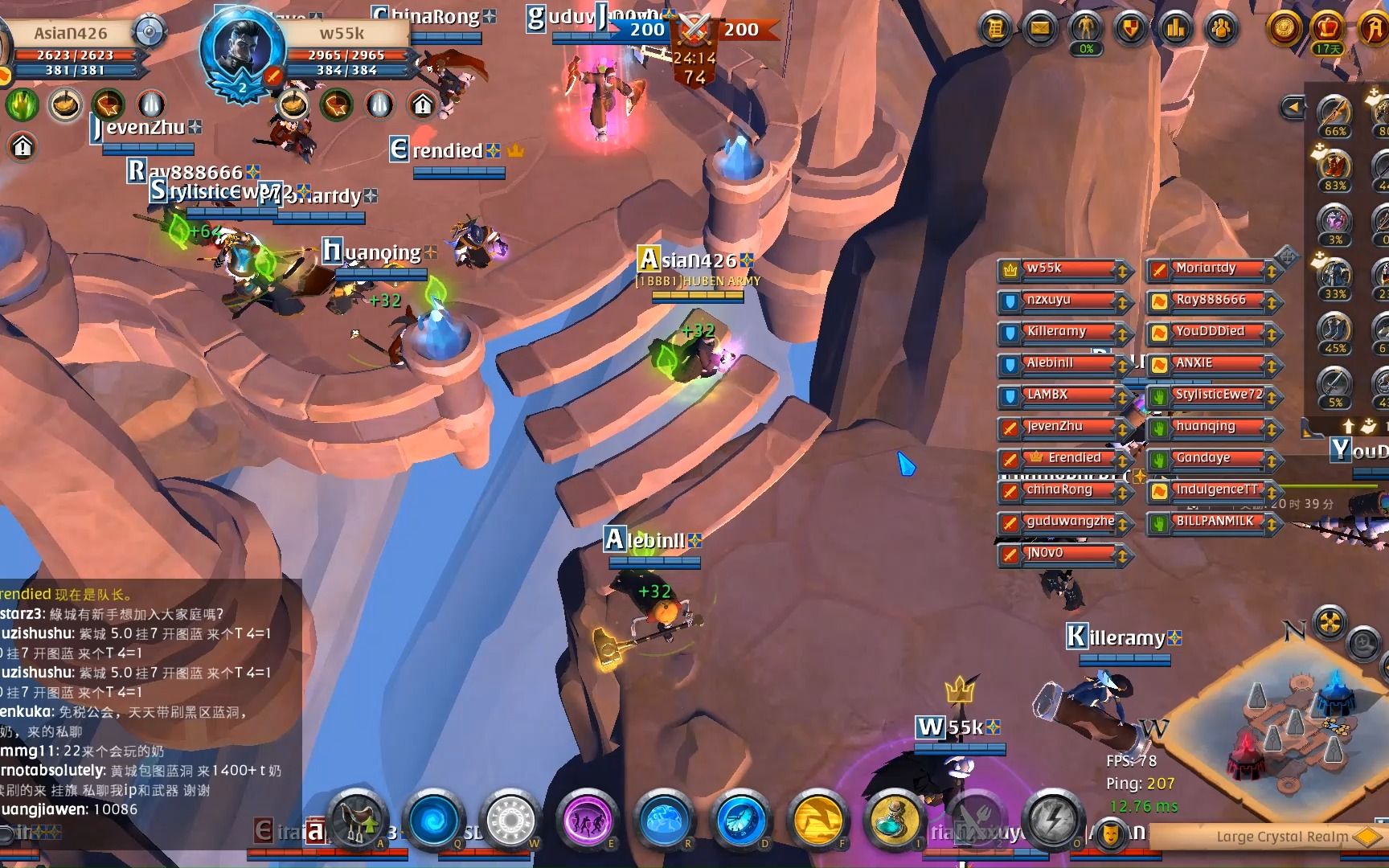Screen dimensions: 1389x868
Task: Use the teal potion slot
Action: pyautogui.click(x=894, y=820)
